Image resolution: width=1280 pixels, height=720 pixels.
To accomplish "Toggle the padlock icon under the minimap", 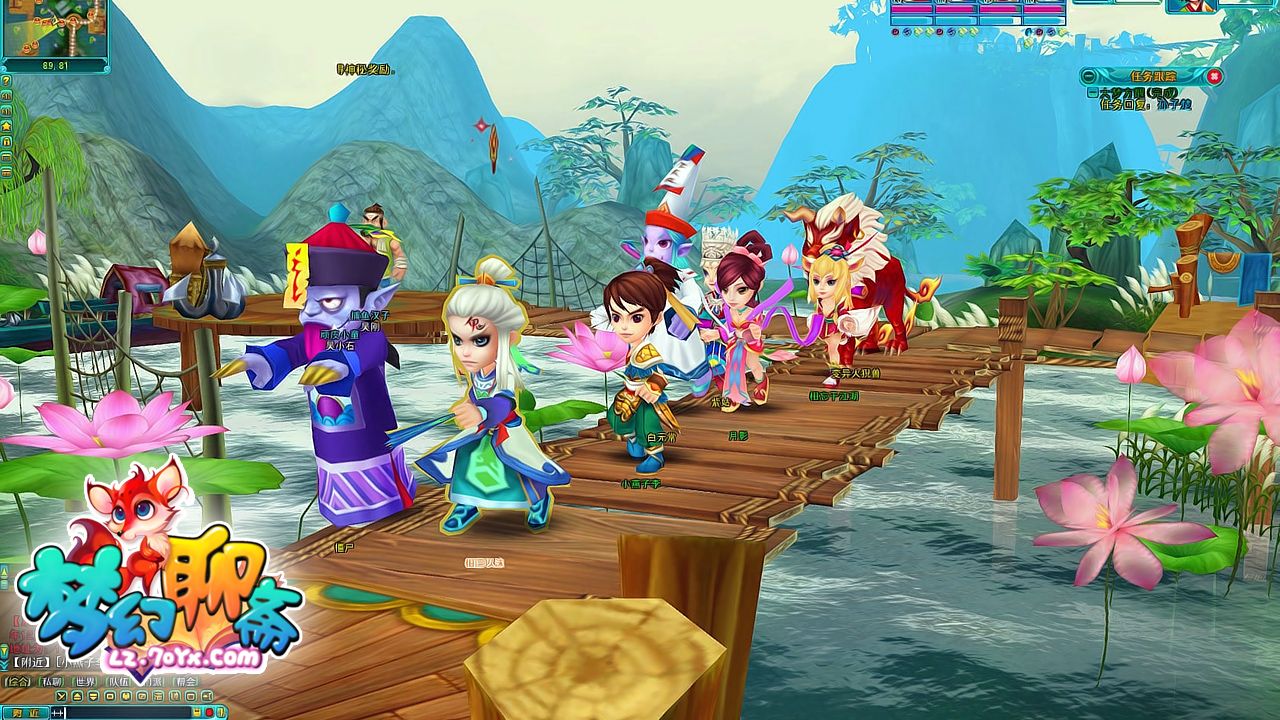I will 6,141.
